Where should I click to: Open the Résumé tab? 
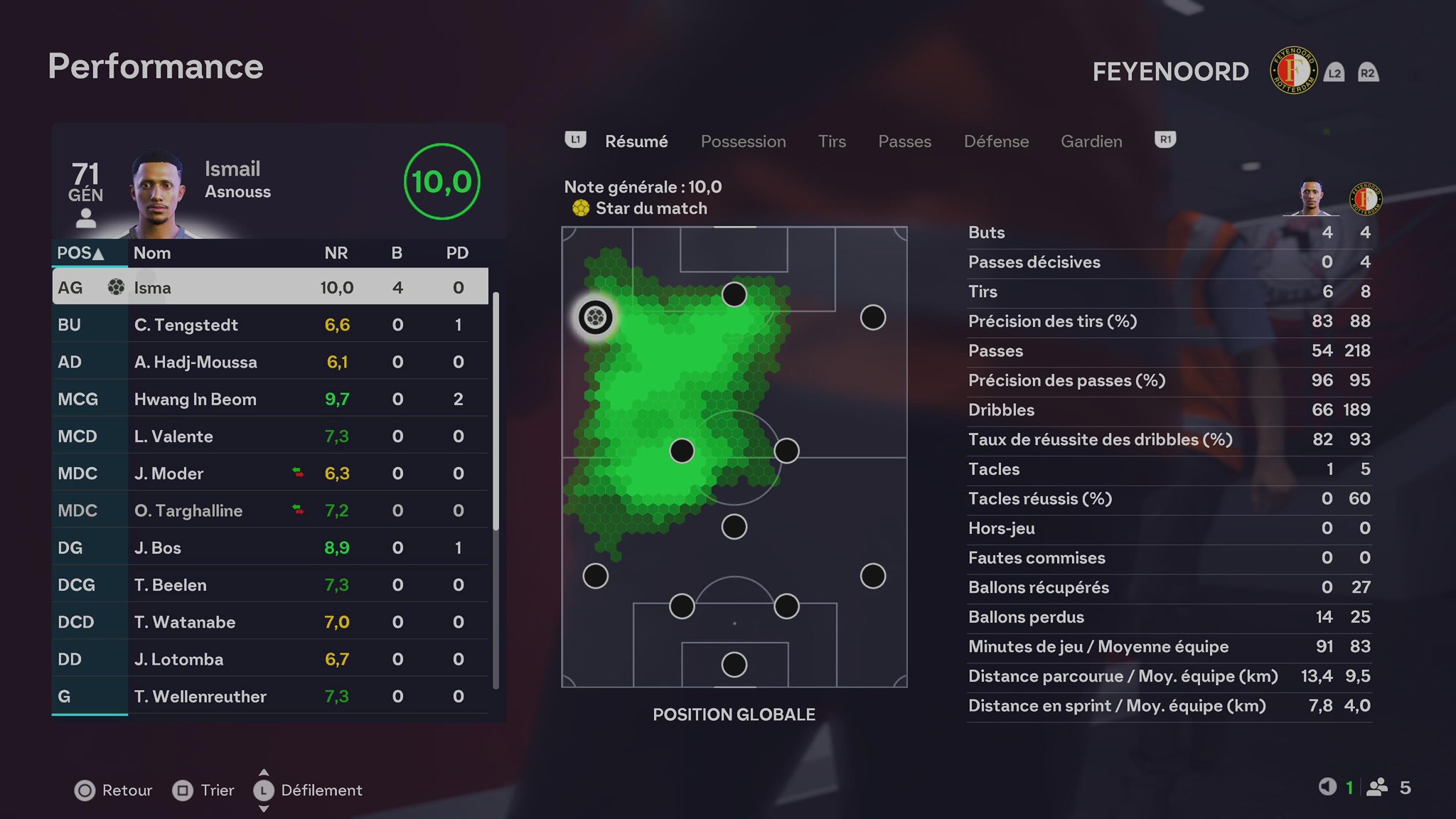pos(636,141)
